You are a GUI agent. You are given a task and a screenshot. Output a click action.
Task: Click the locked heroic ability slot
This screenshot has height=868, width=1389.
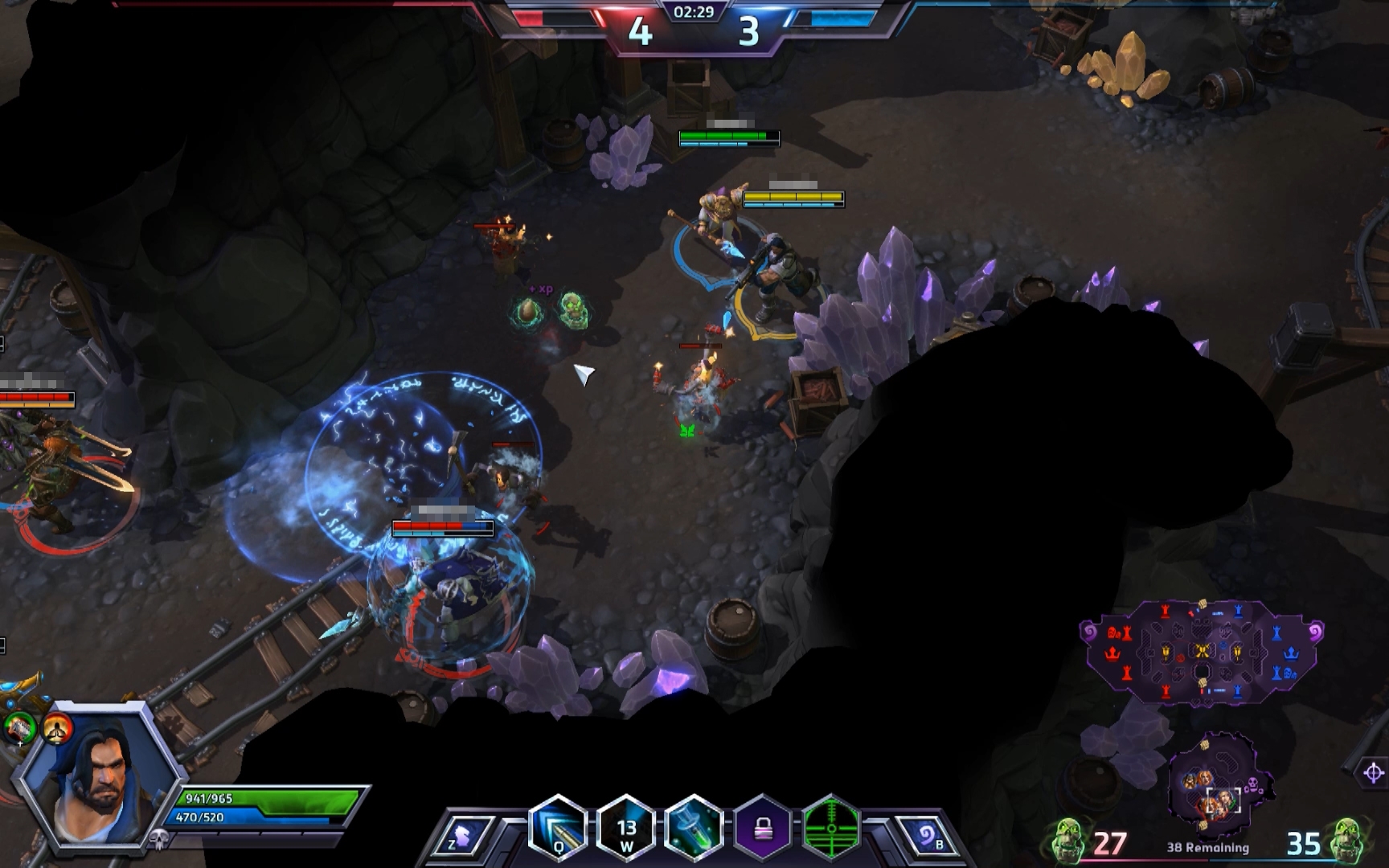(762, 828)
